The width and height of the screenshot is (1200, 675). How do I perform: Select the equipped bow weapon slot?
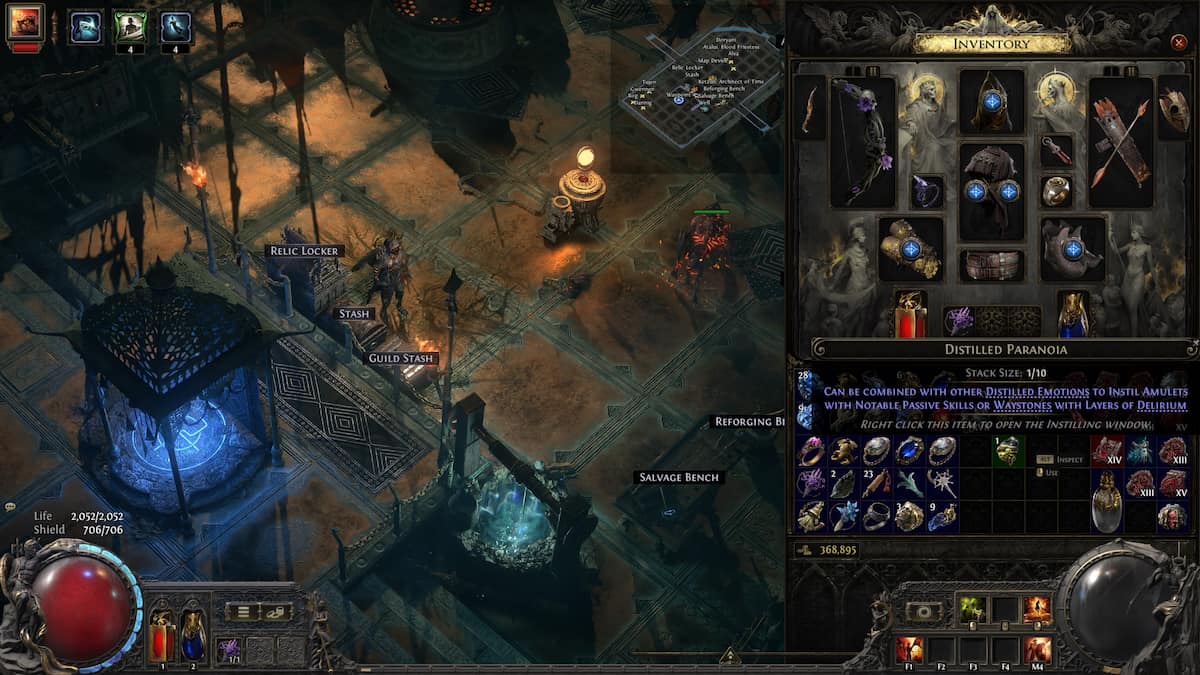[x=863, y=142]
